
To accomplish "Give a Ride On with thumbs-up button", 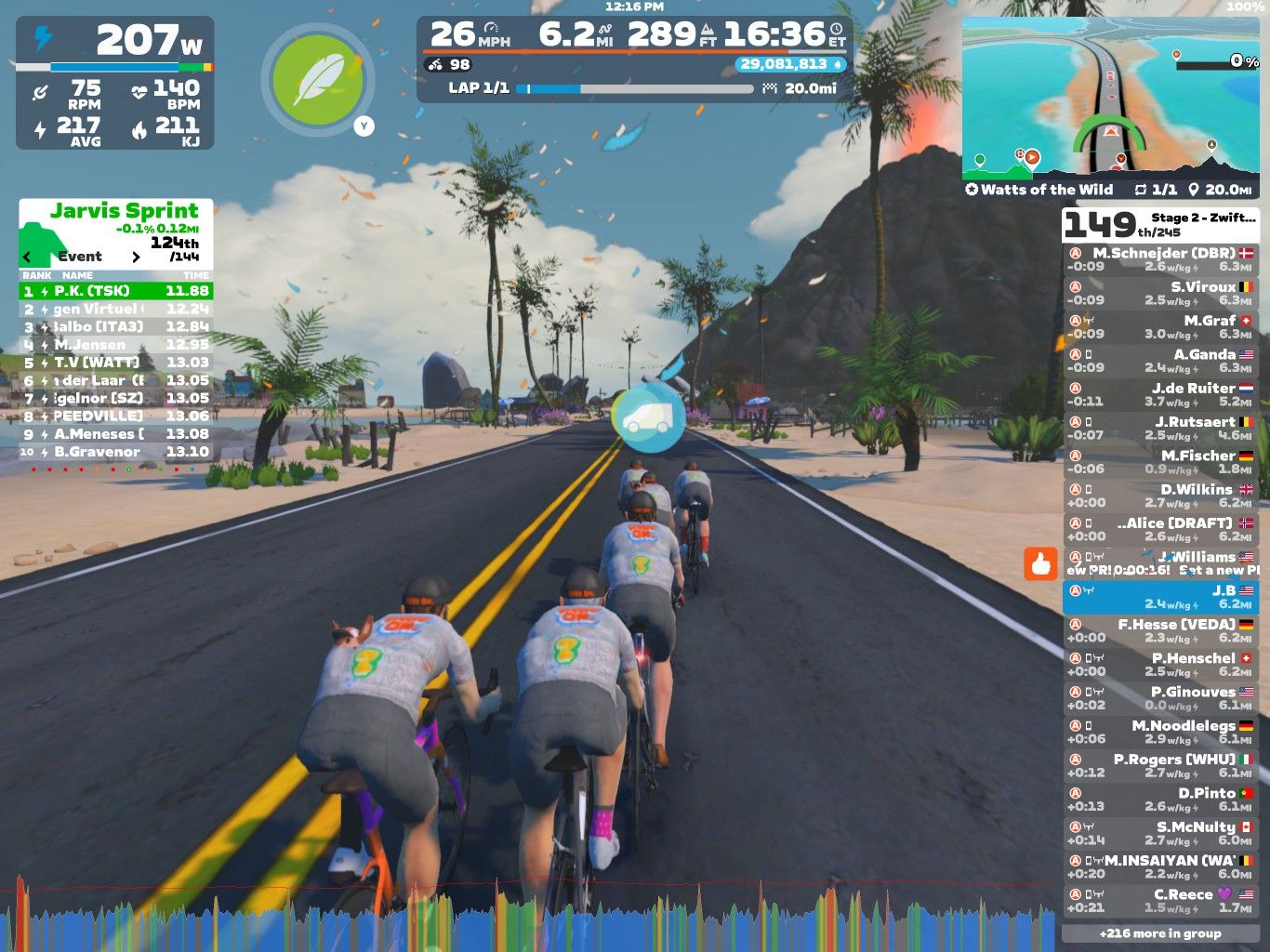I will point(1040,563).
